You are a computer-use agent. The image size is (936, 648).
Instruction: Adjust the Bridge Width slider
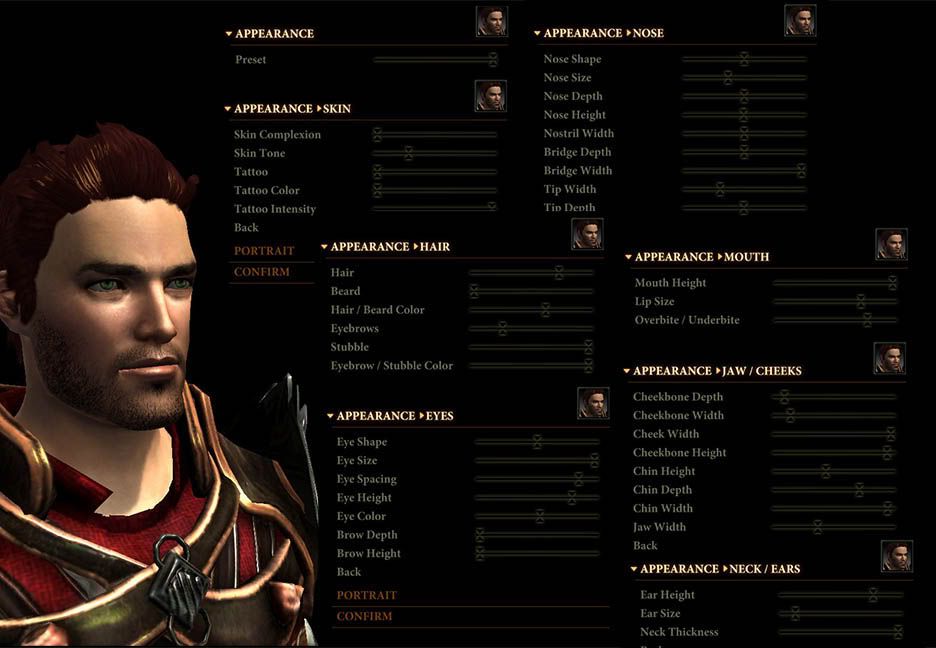[744, 171]
